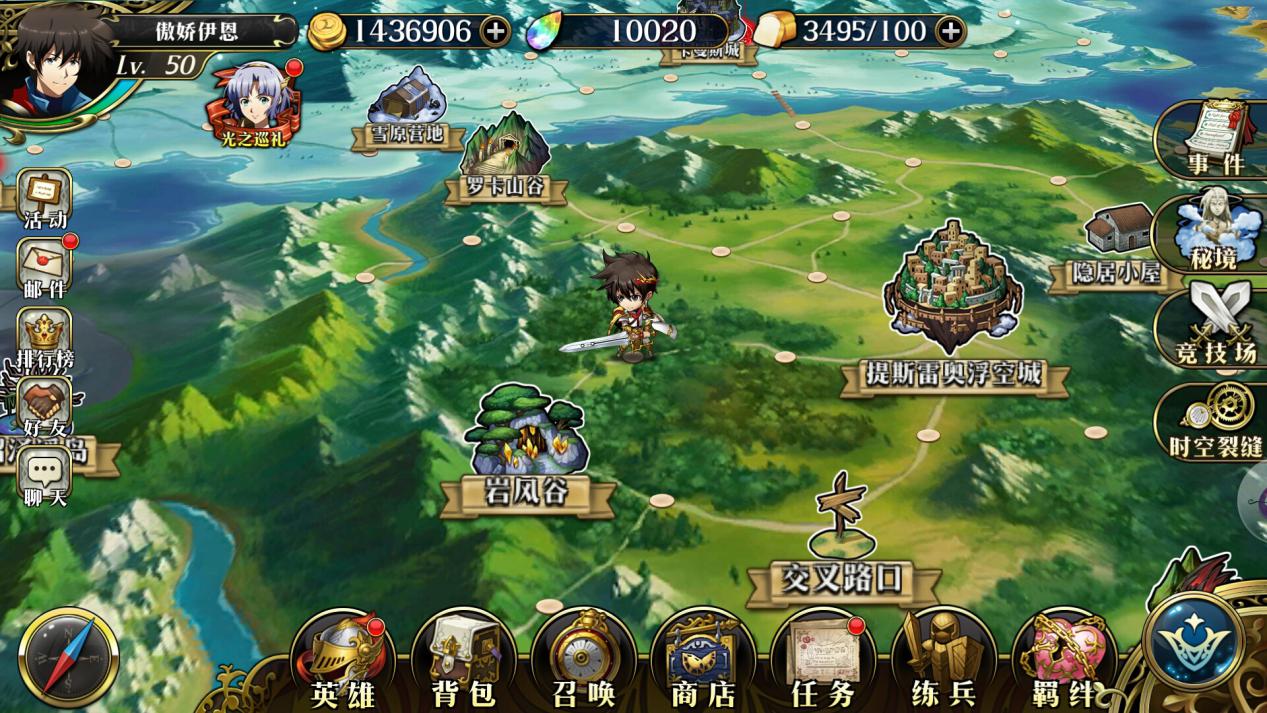
Task: Open the 时空裂缝 time rift
Action: (x=1215, y=420)
